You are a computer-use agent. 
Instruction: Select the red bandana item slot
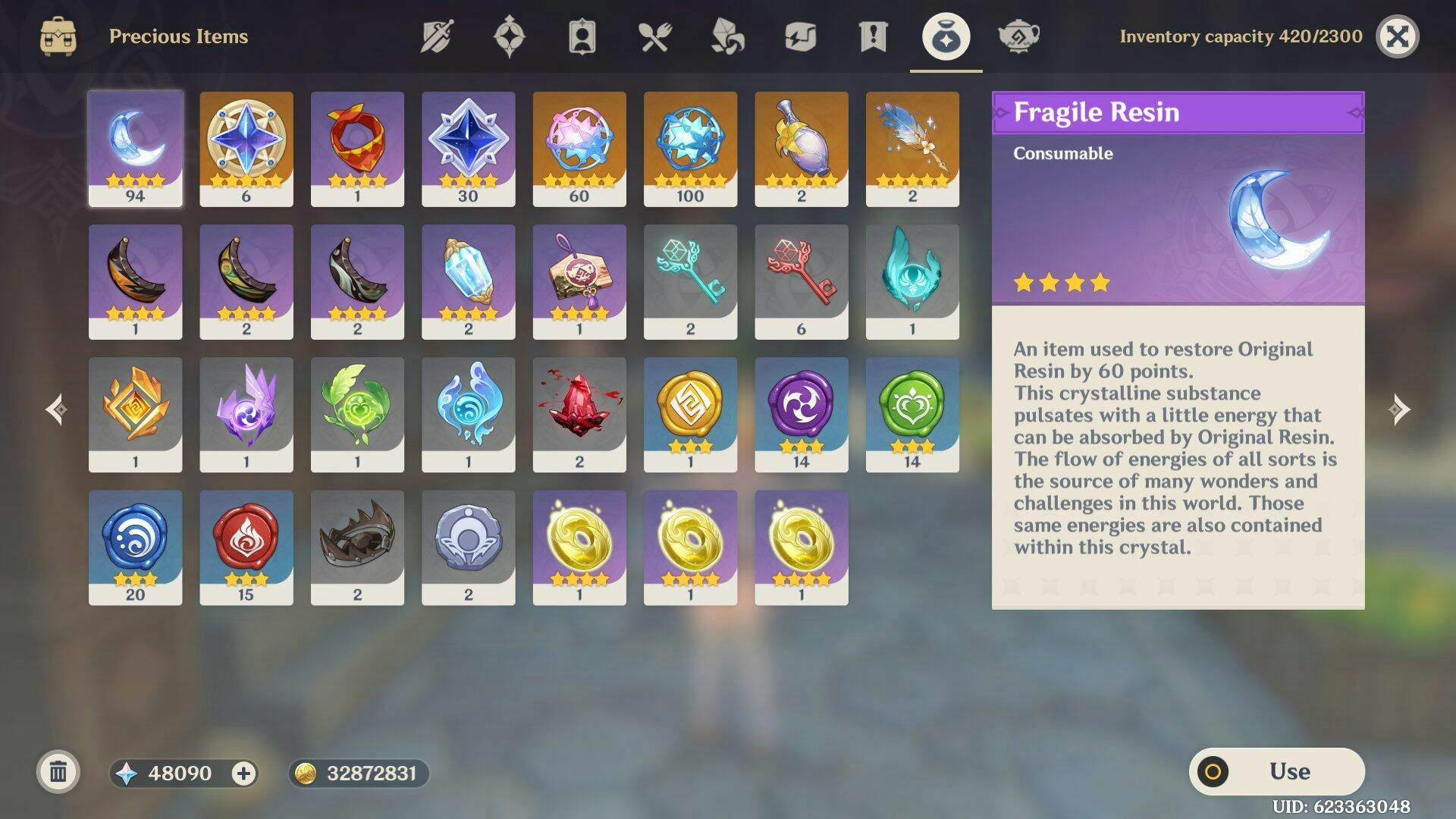357,149
